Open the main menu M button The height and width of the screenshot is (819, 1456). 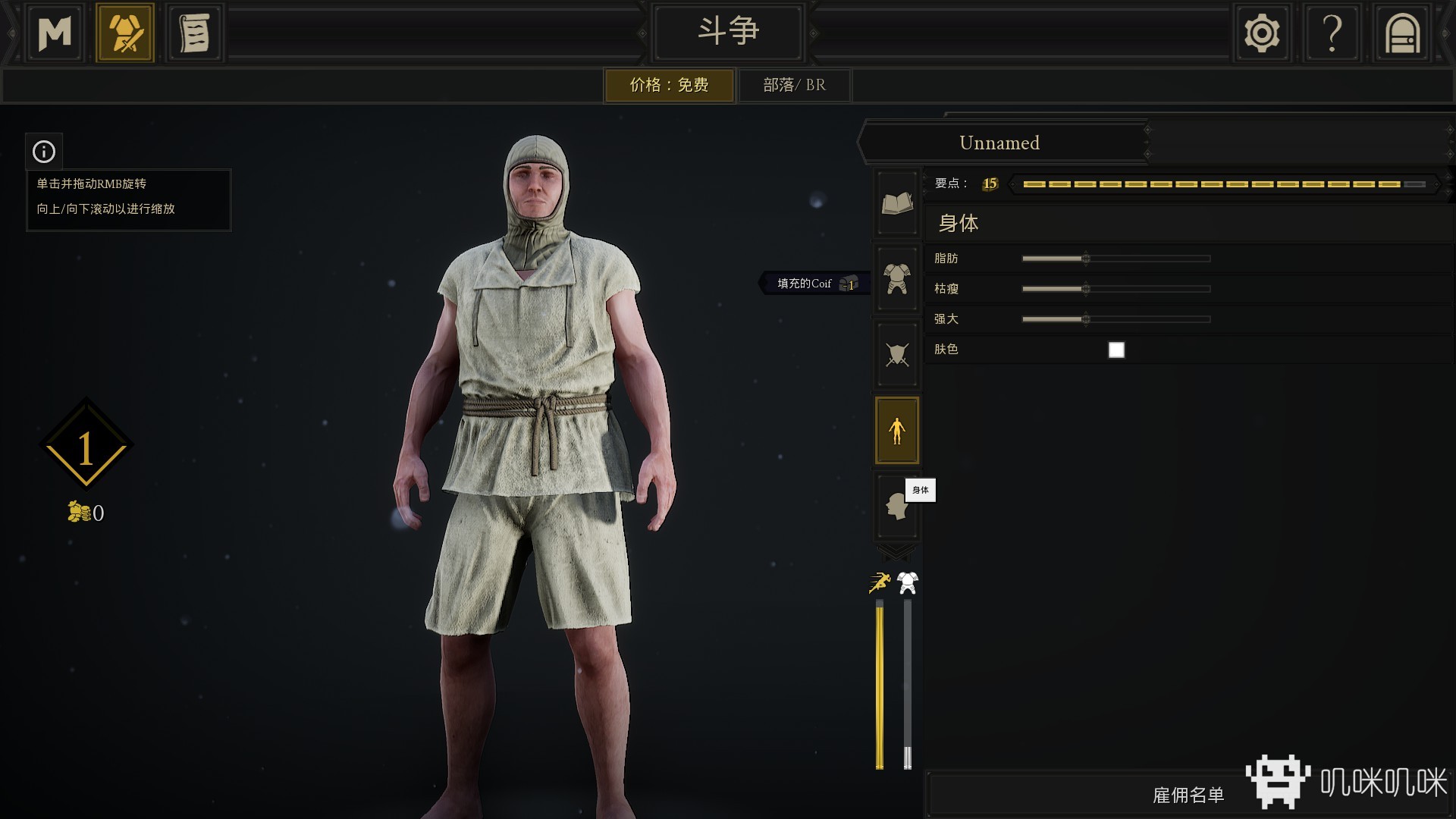pyautogui.click(x=55, y=33)
